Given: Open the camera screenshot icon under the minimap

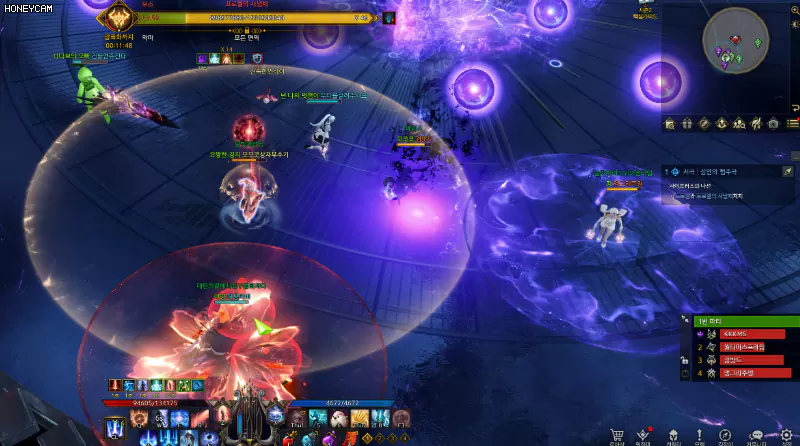Looking at the screenshot, I should coord(772,123).
